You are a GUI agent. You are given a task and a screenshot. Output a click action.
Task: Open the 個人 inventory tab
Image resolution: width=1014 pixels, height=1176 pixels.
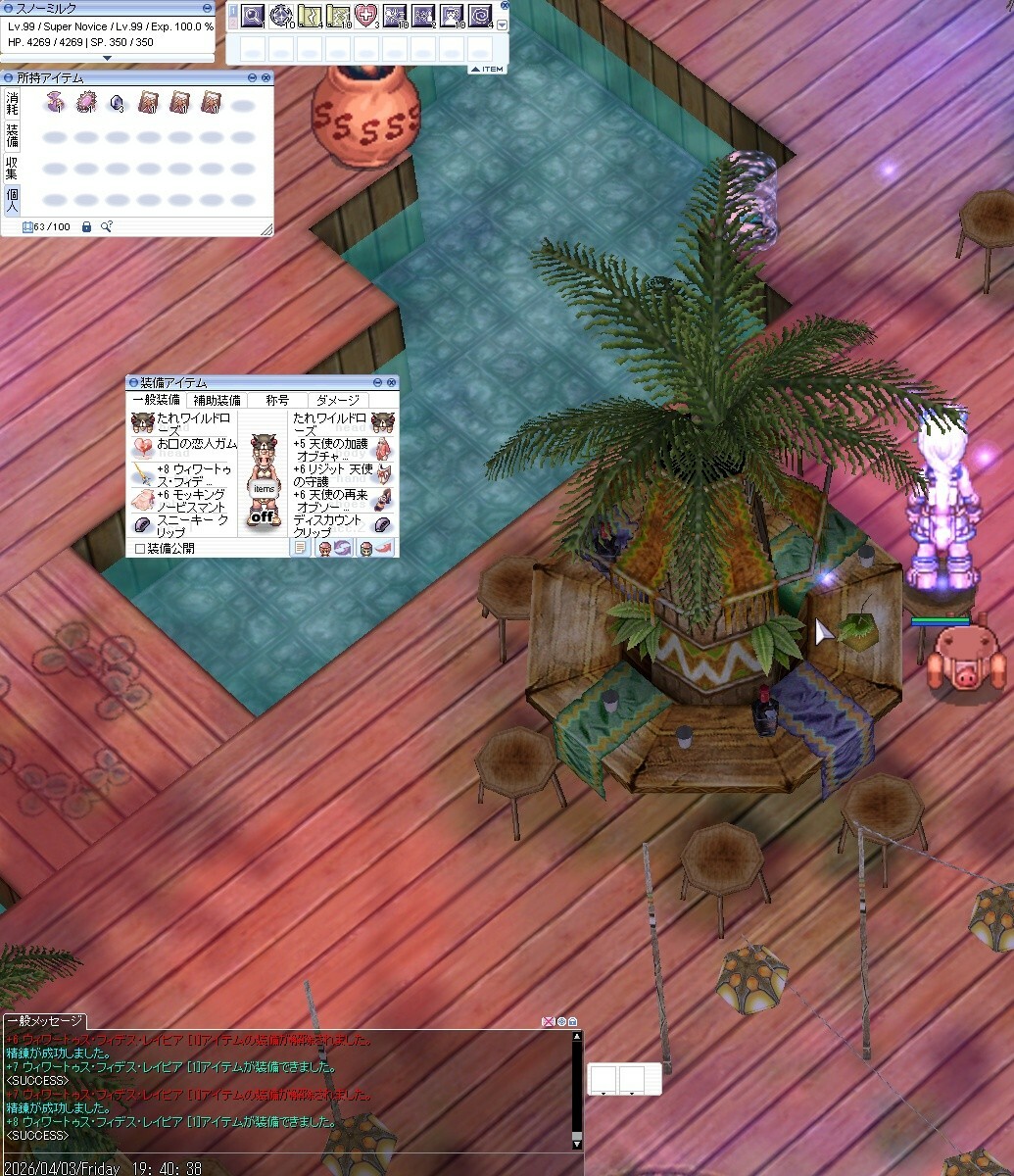pos(12,199)
